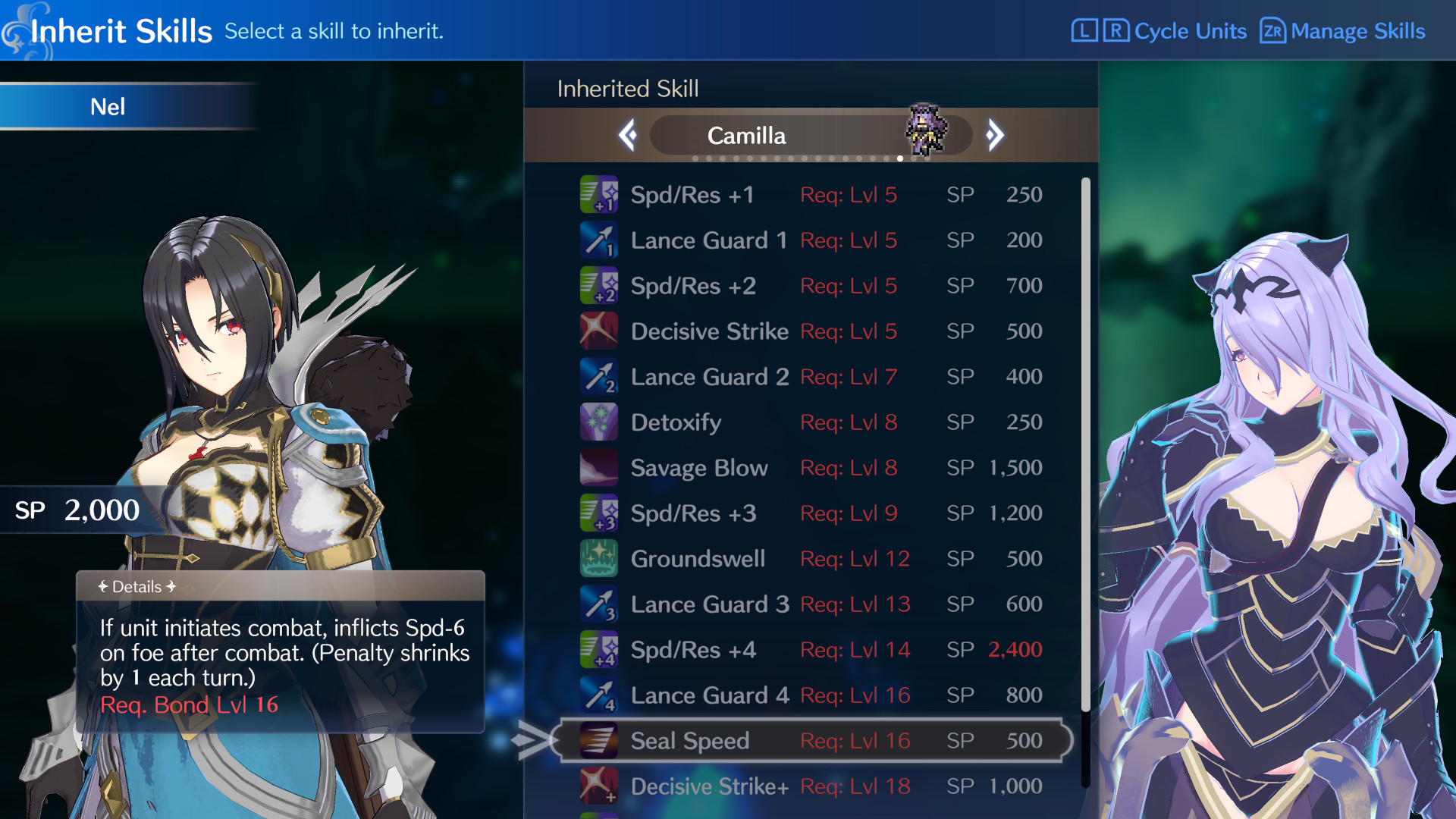Click the Lance Guard 1 skill icon
Viewport: 1456px width, 819px height.
pos(599,240)
